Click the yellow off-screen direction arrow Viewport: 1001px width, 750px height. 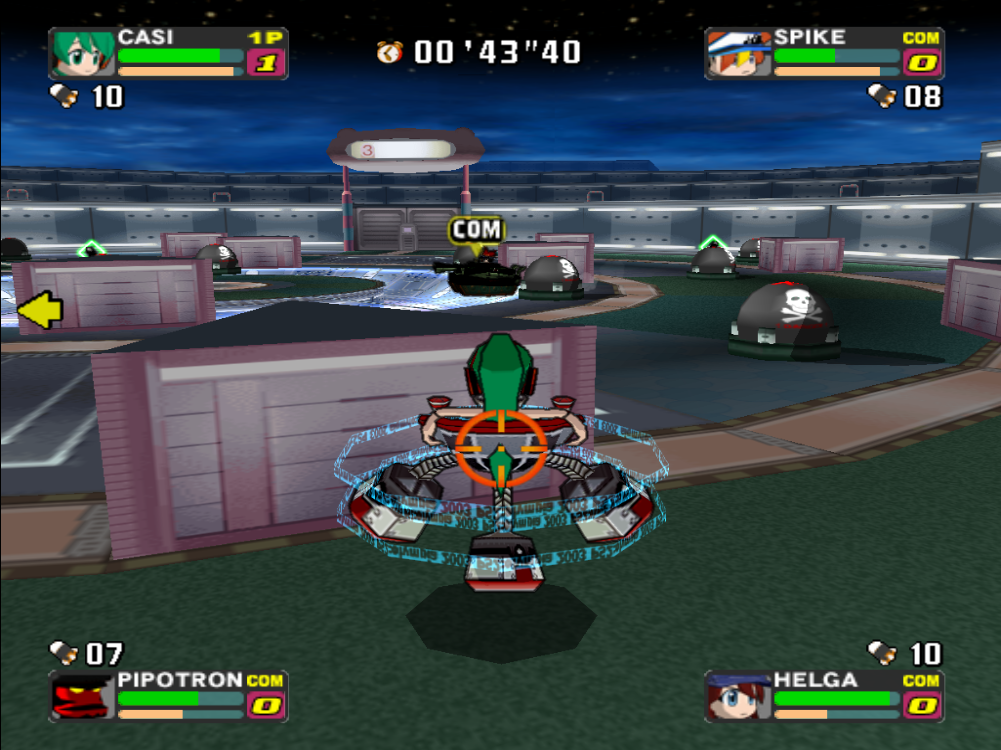coord(40,311)
